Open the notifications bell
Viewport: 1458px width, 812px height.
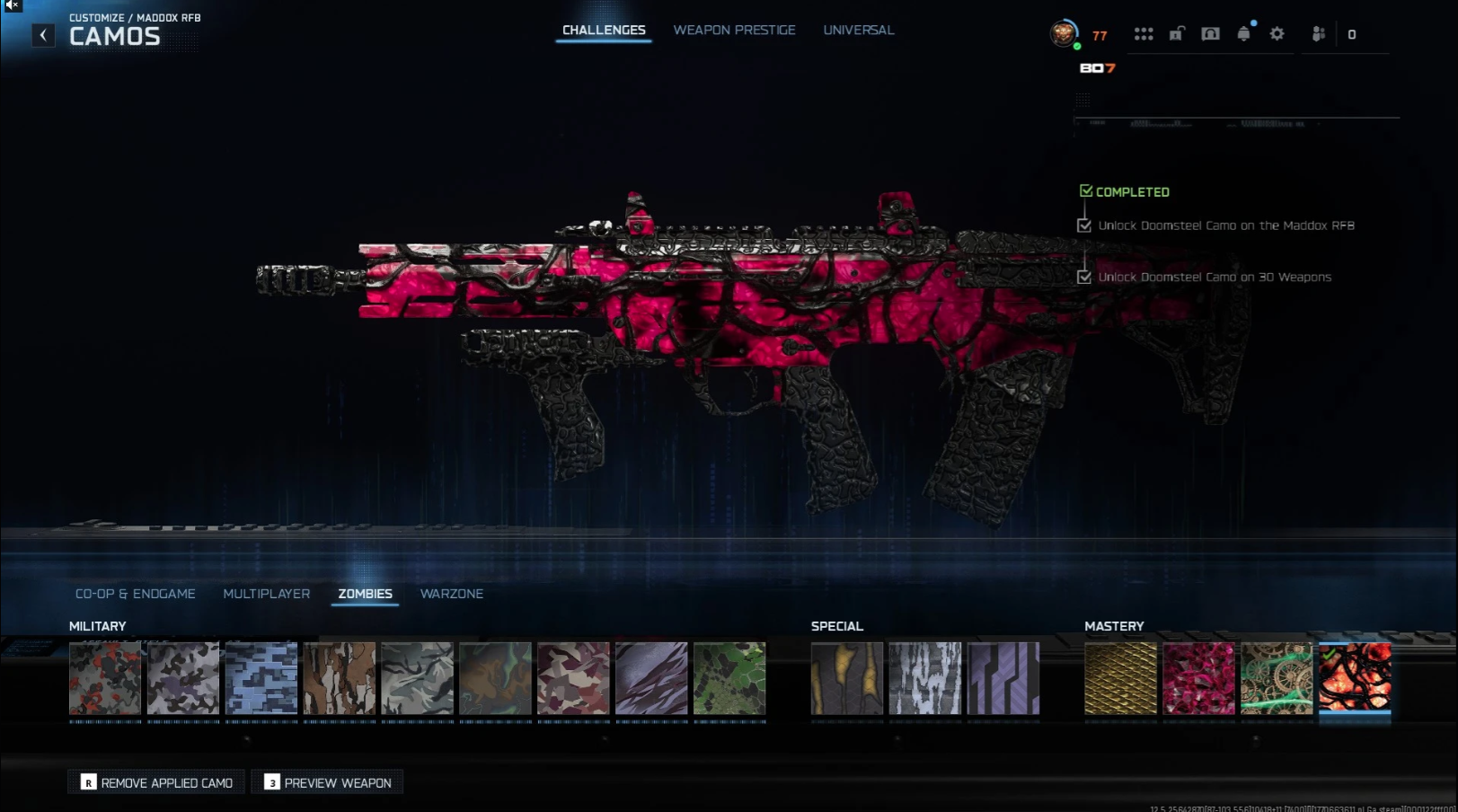1243,34
